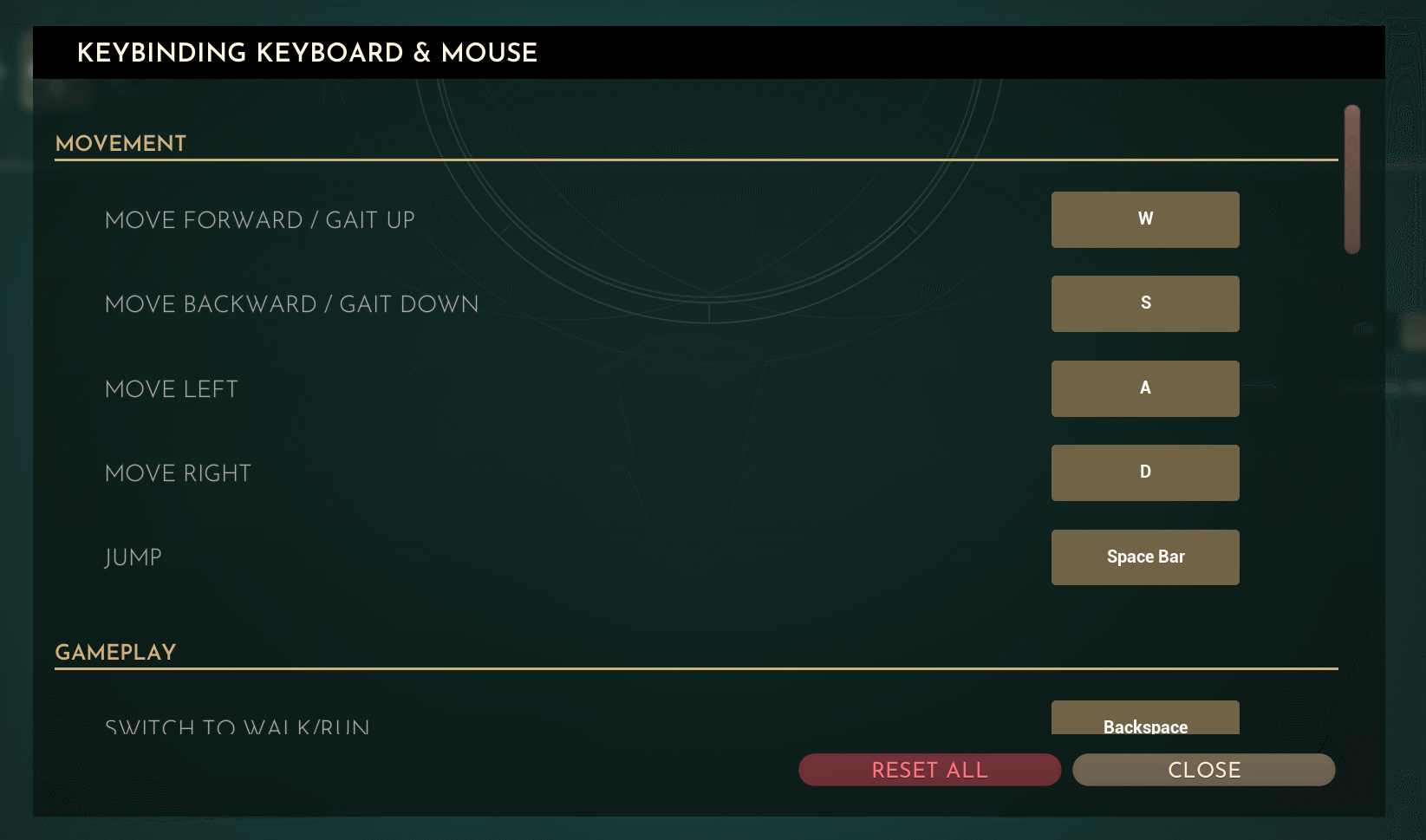The height and width of the screenshot is (840, 1426).
Task: Close the keybinding menu
Action: [x=1203, y=770]
